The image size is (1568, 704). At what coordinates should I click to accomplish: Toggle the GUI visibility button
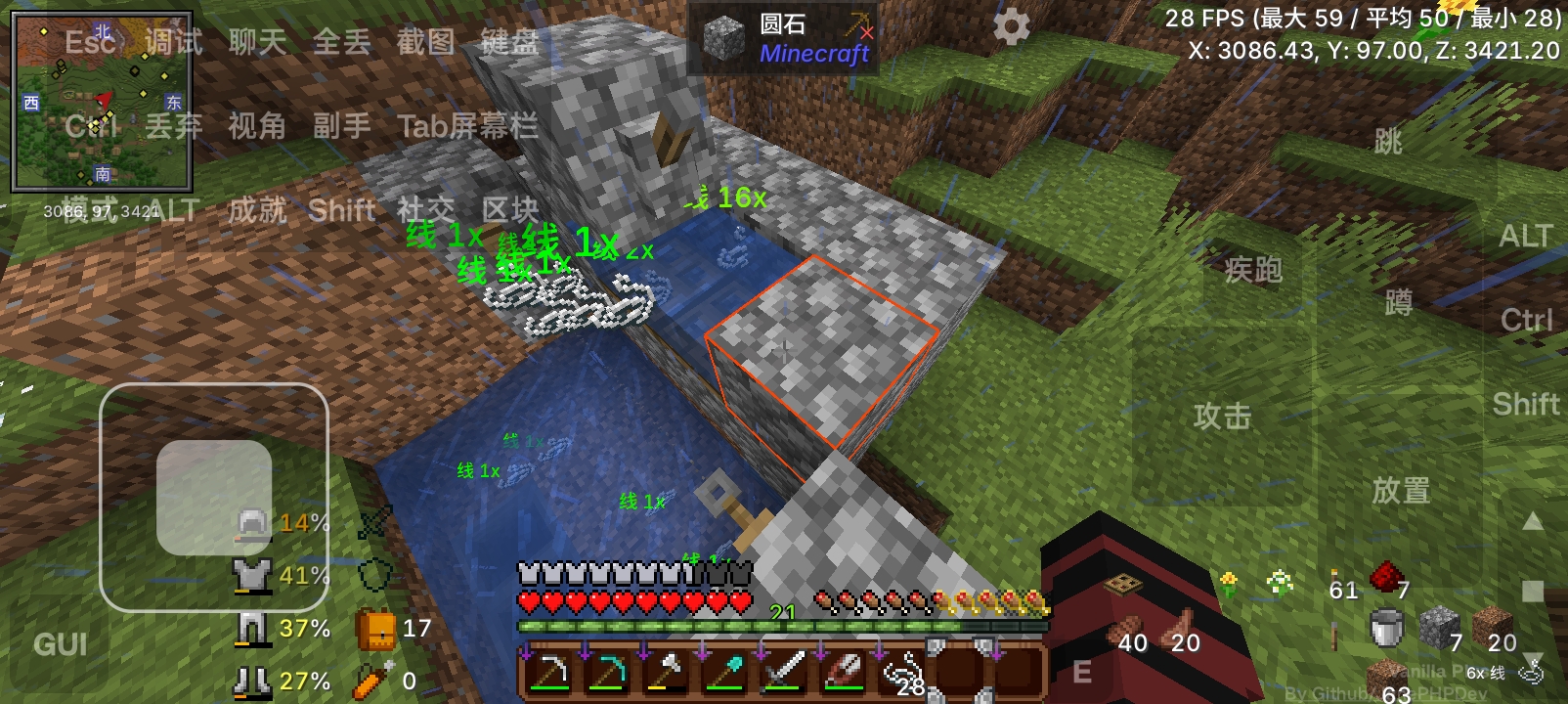(x=59, y=645)
